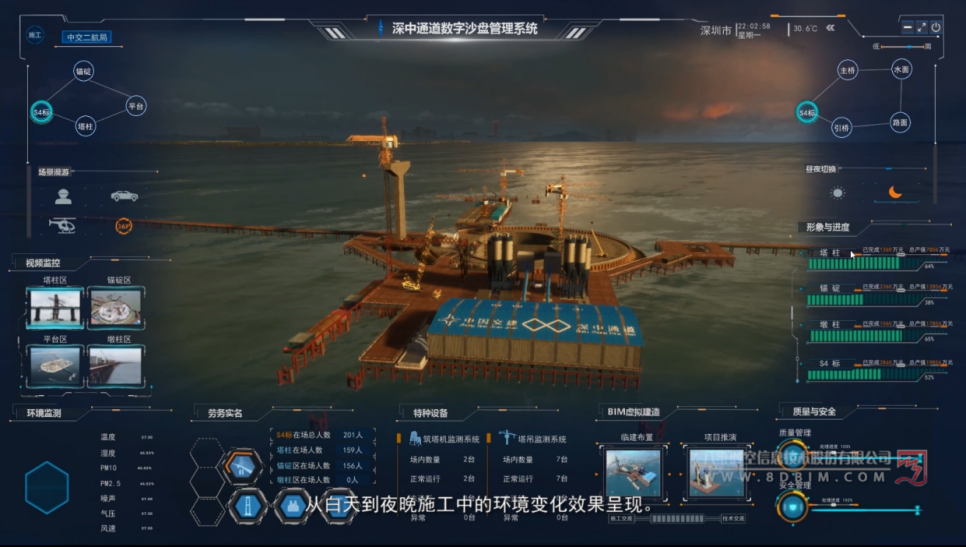Viewport: 966px width, 547px height.
Task: Select the 锚碇 node in left diagram
Action: 84,72
